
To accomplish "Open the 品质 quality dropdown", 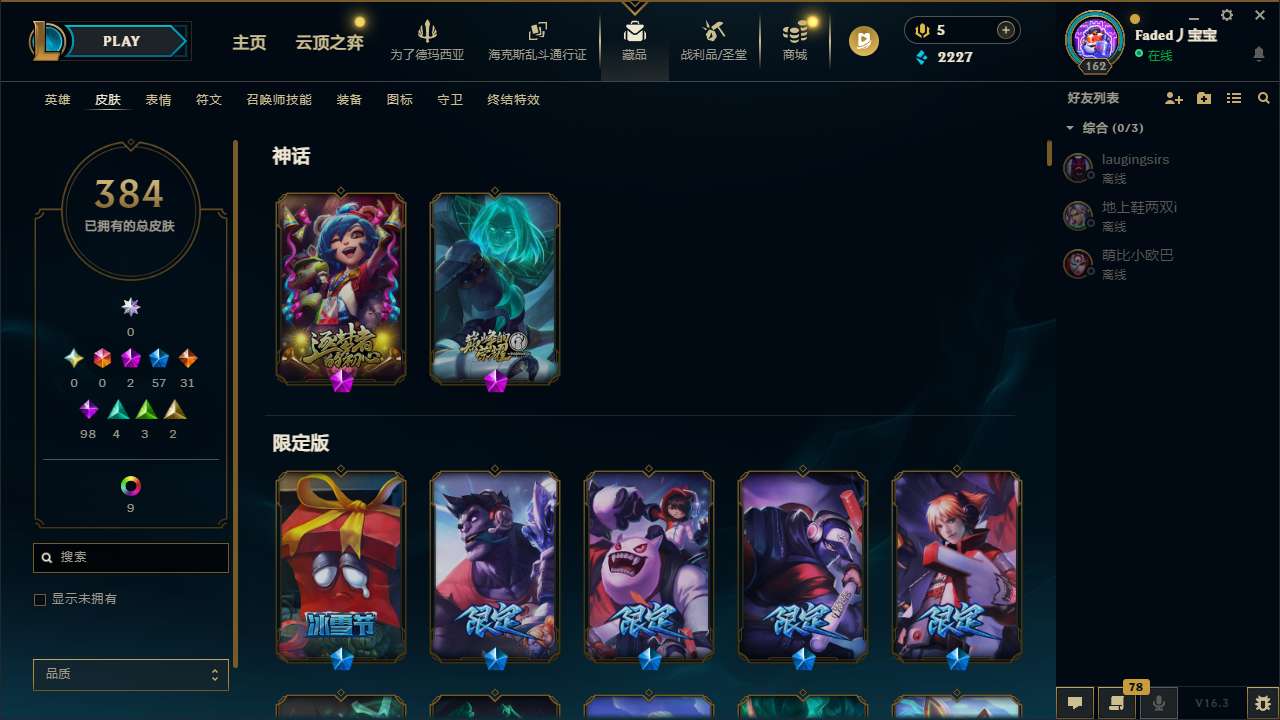I will click(130, 674).
